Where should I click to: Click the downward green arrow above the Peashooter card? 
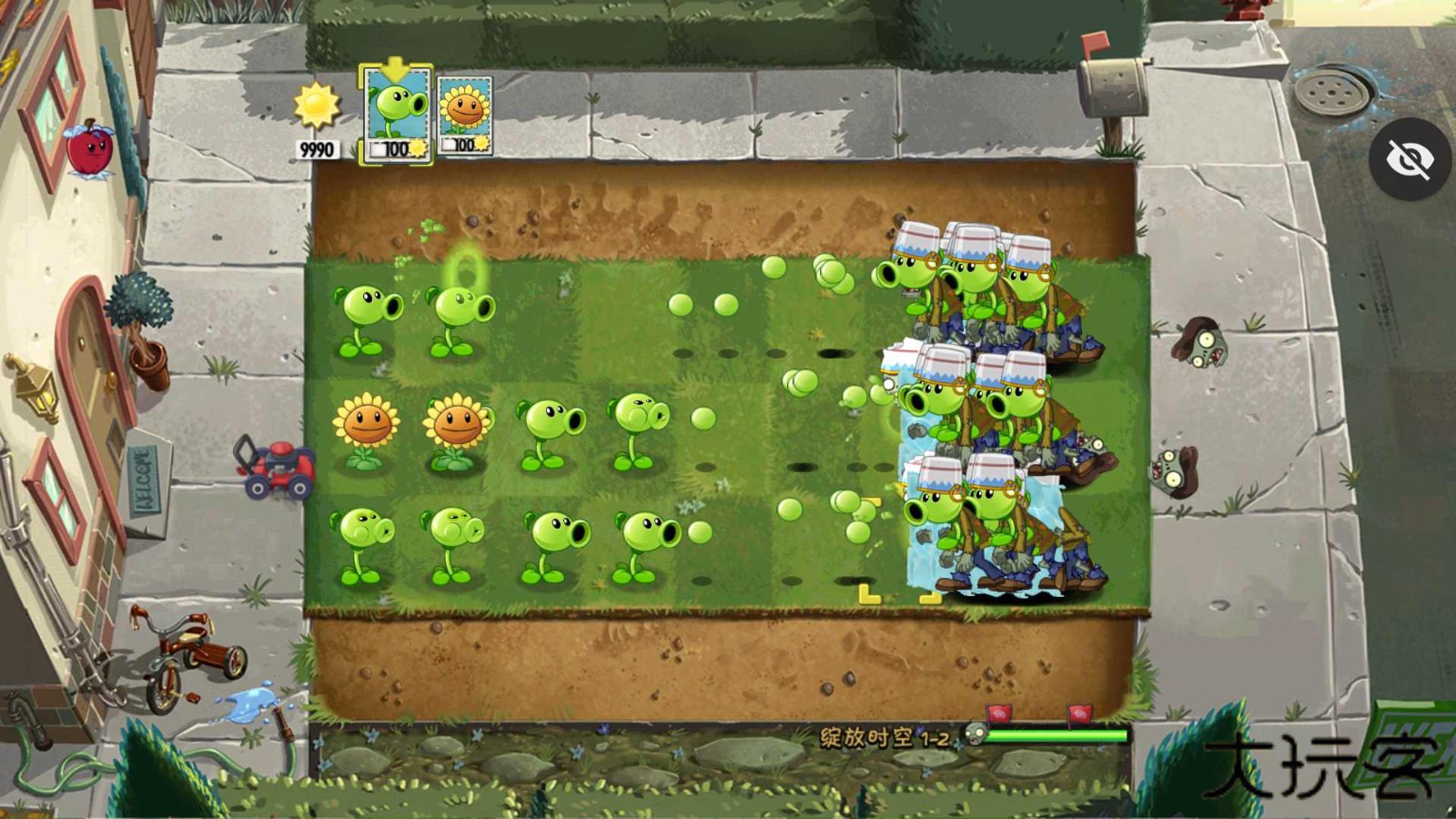pos(394,66)
